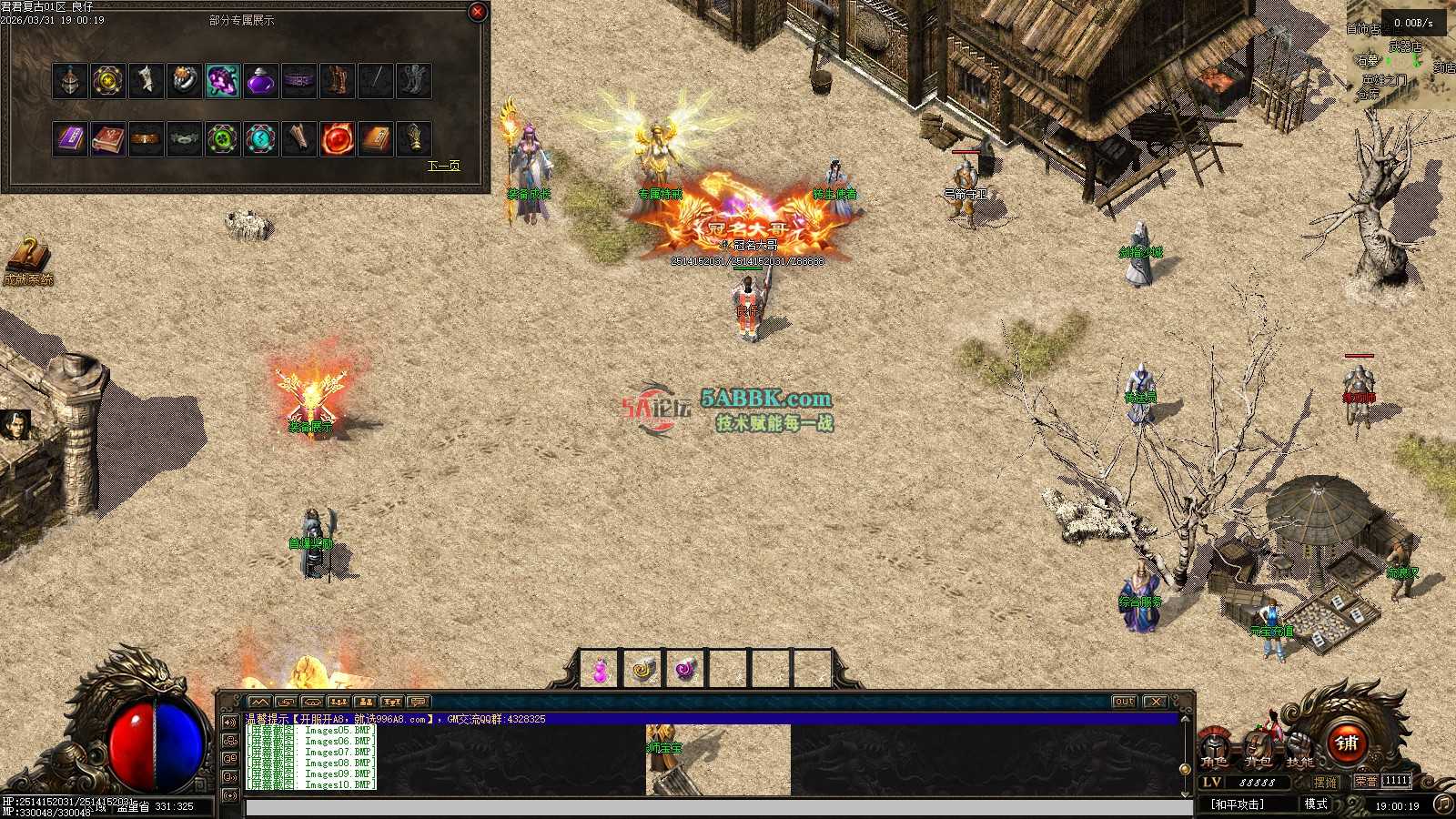This screenshot has height=819, width=1456.
Task: Click the 摆摊 stall button
Action: pyautogui.click(x=1326, y=782)
